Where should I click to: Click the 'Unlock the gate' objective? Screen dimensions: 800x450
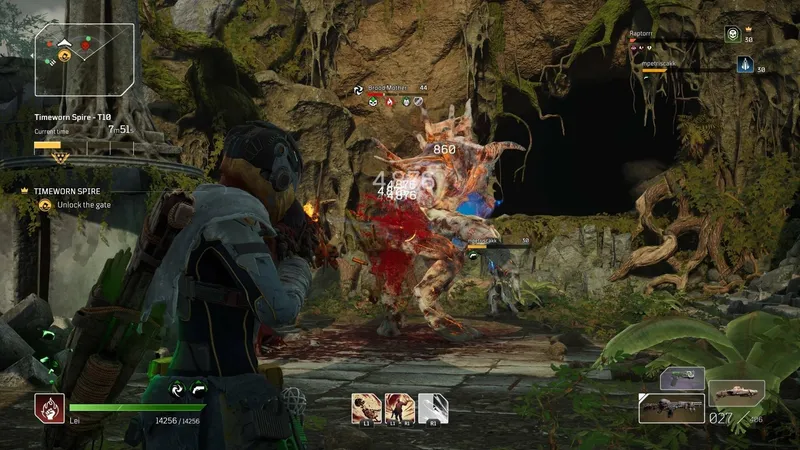(x=76, y=205)
